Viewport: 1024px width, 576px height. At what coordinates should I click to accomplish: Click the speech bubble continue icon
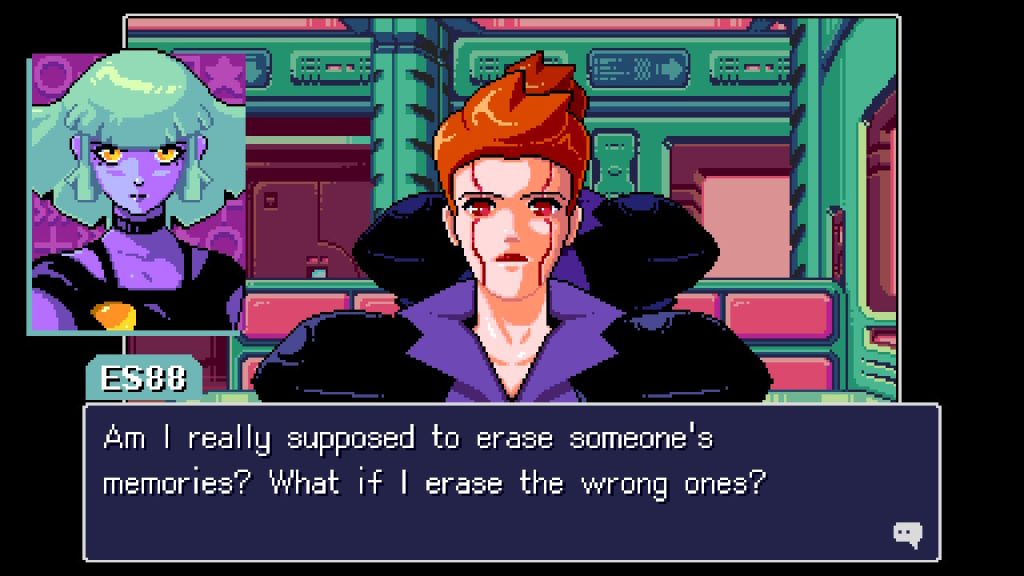click(907, 534)
